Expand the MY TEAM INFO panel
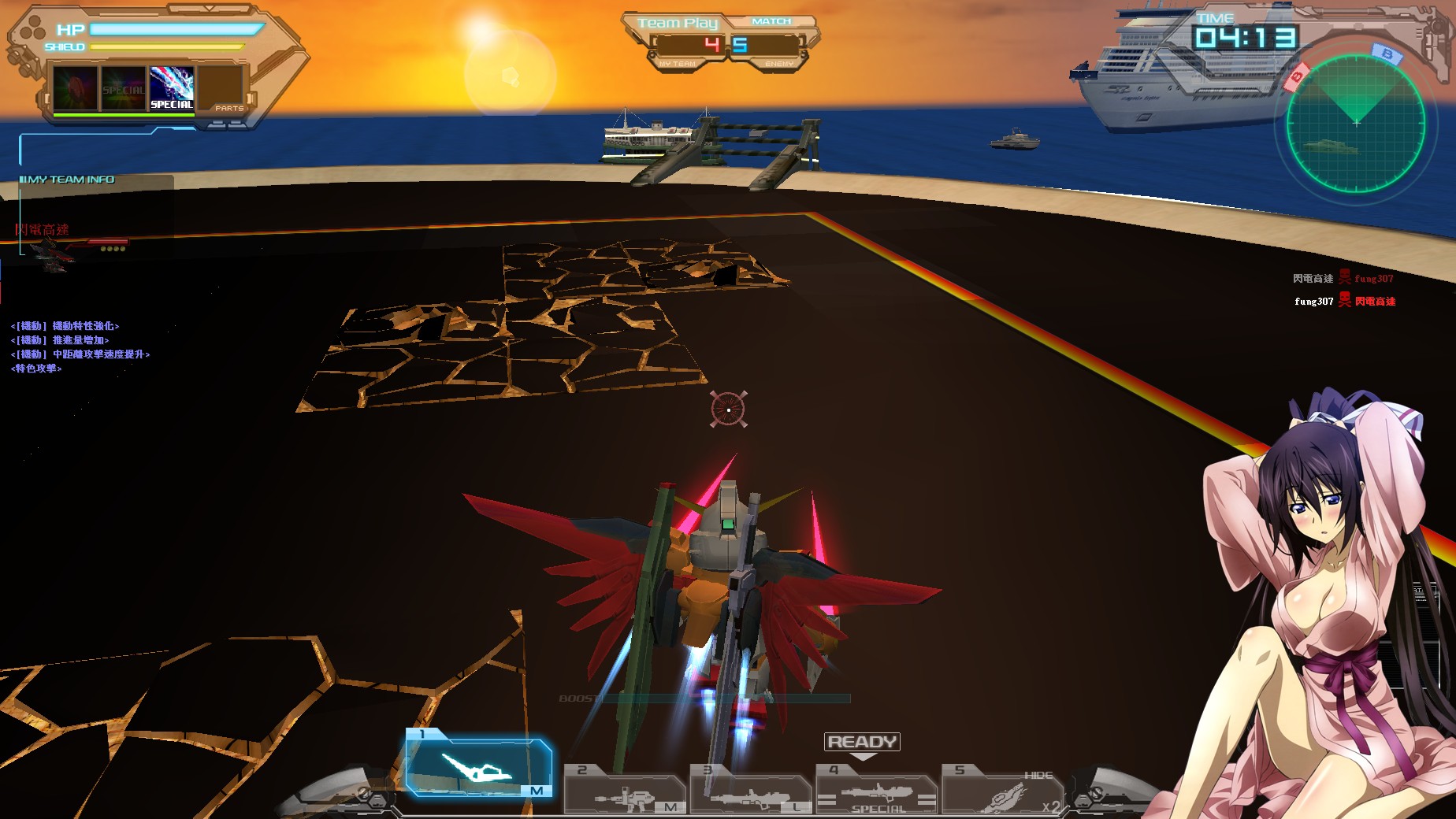 coord(66,179)
